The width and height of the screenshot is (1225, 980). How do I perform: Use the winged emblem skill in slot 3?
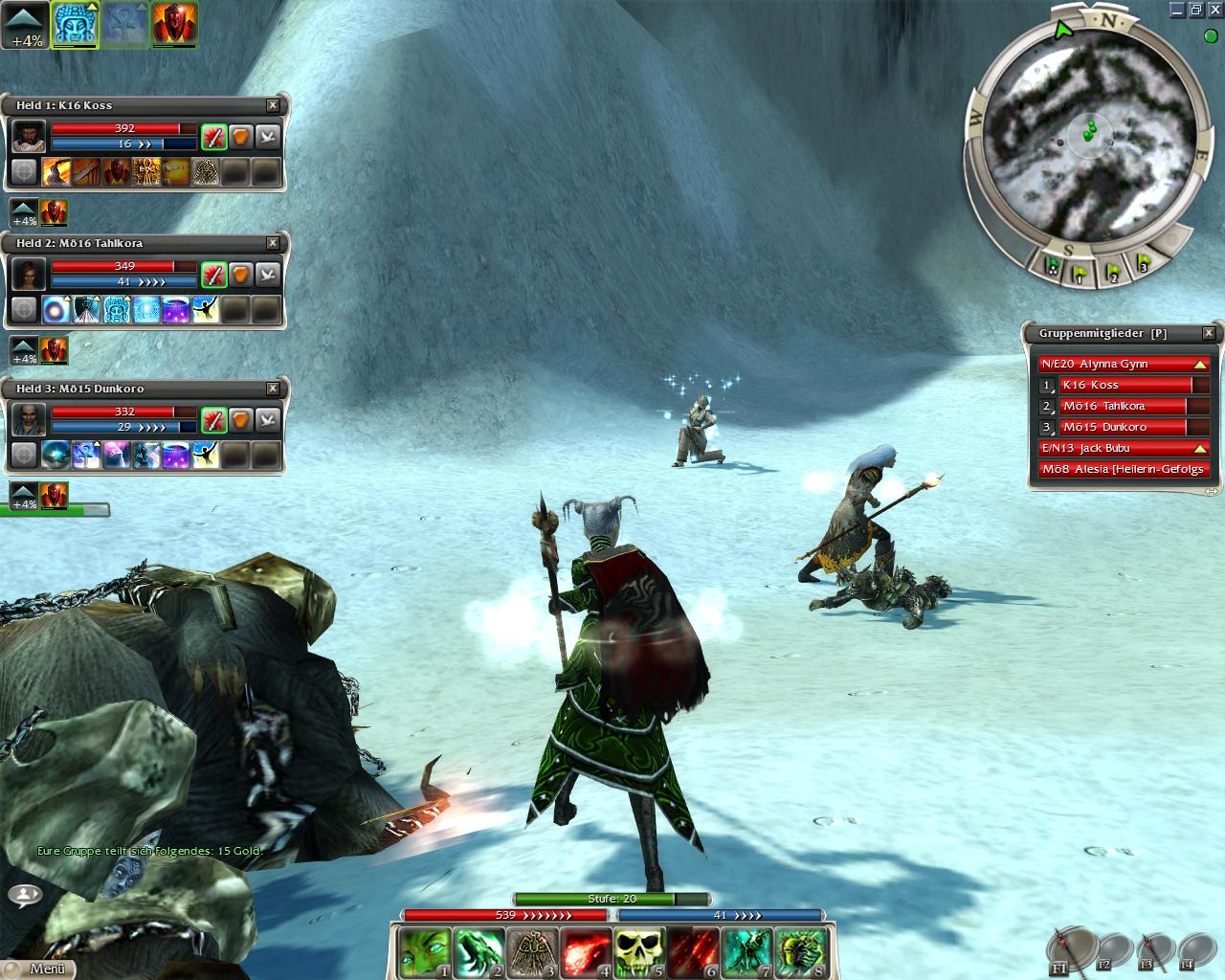pos(530,952)
